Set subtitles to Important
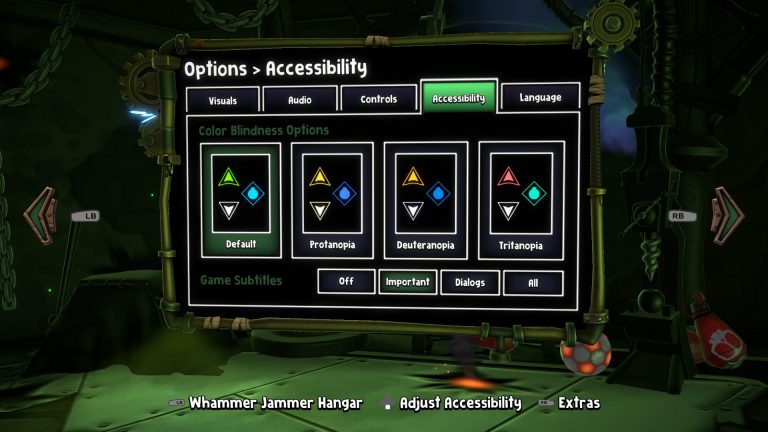 [x=407, y=282]
